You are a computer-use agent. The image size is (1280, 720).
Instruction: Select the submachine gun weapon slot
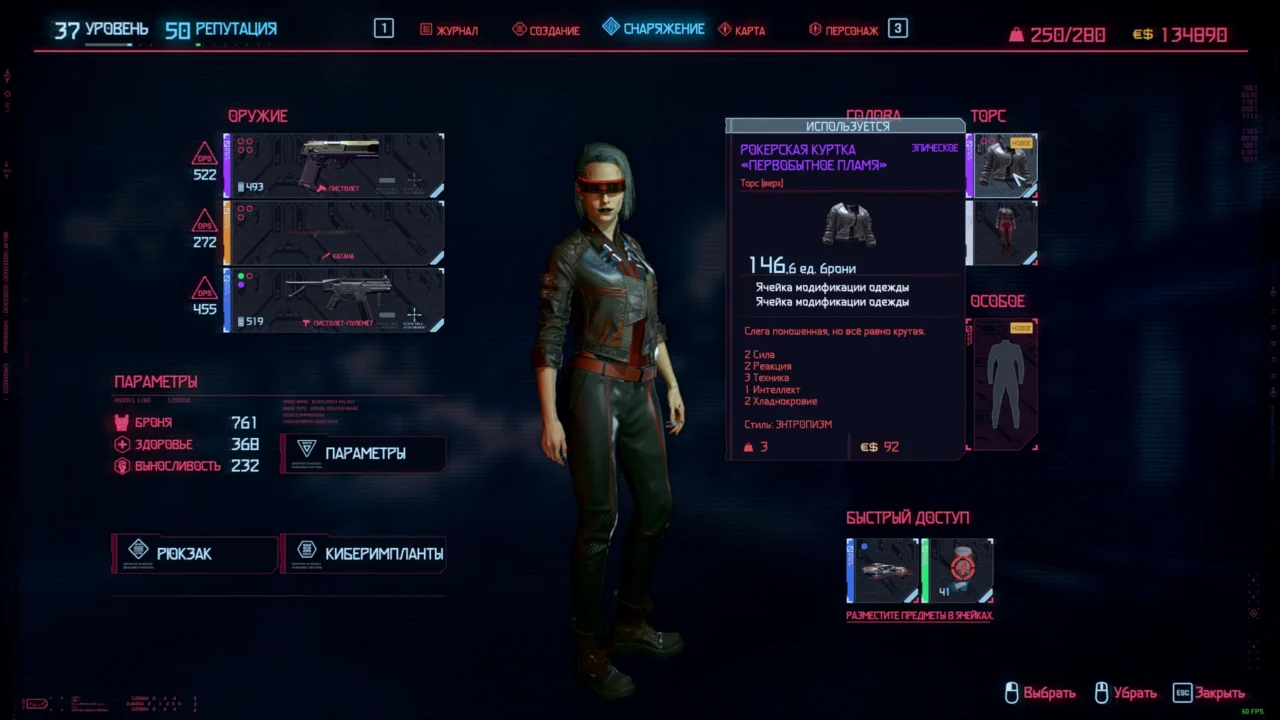(335, 300)
